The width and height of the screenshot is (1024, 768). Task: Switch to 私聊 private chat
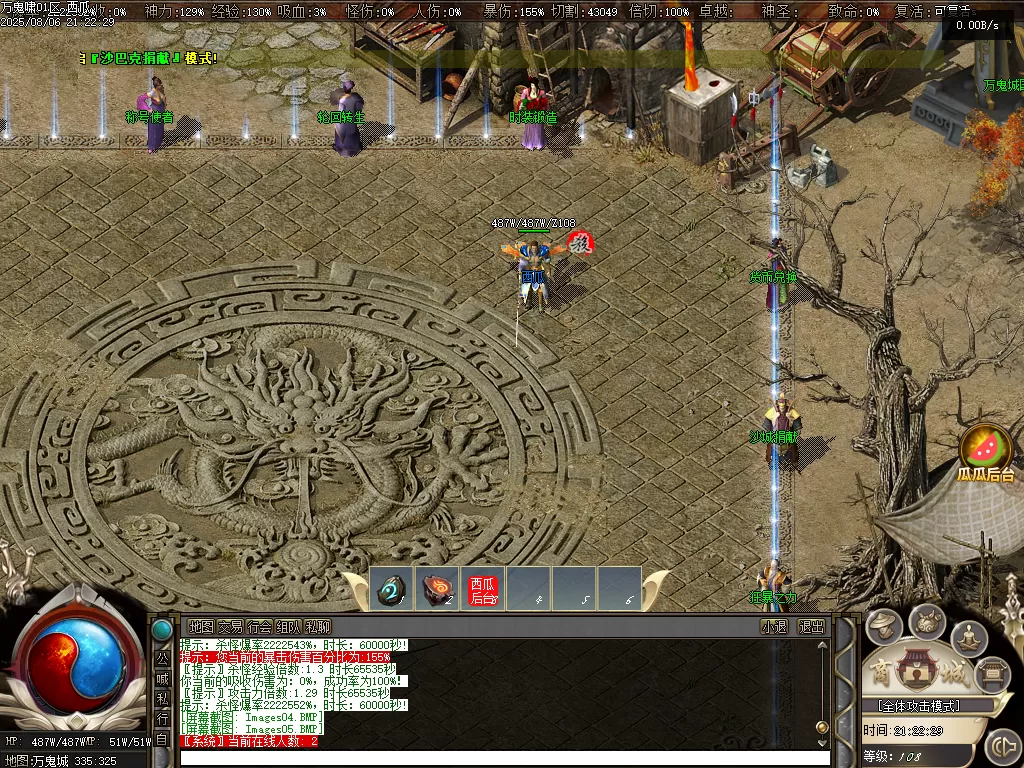point(318,627)
